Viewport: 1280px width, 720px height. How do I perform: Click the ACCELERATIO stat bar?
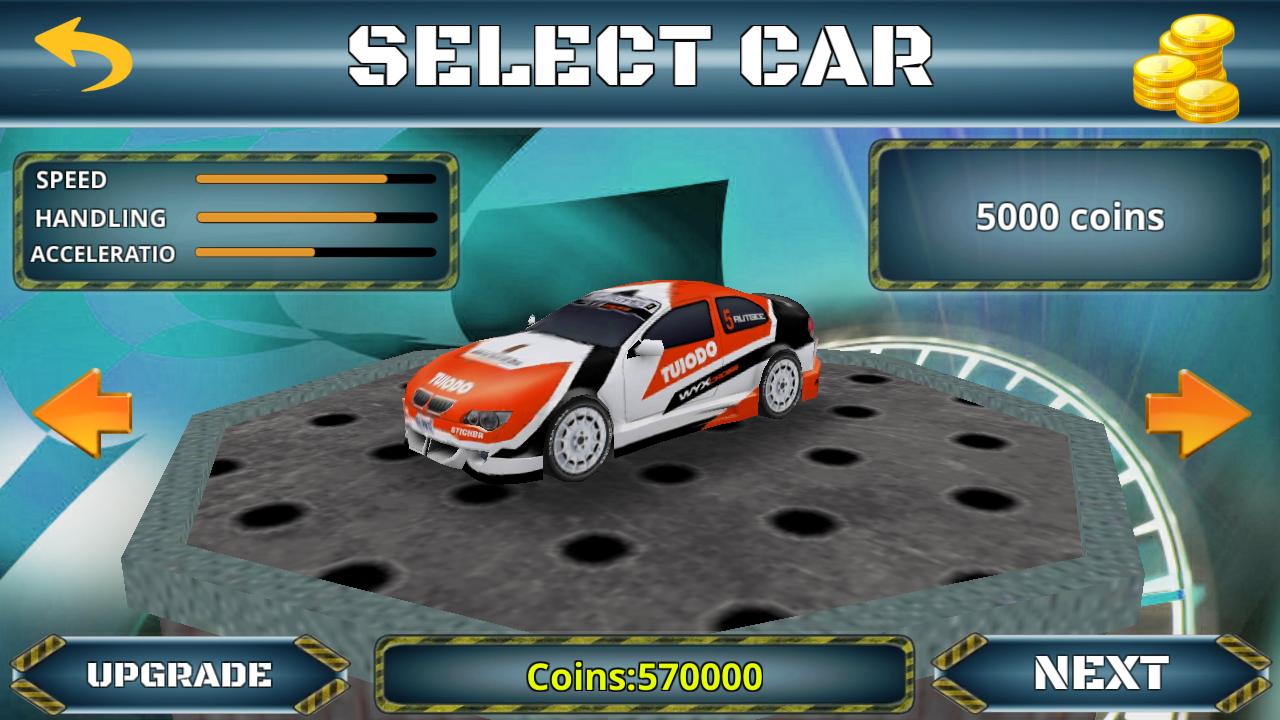tap(310, 253)
